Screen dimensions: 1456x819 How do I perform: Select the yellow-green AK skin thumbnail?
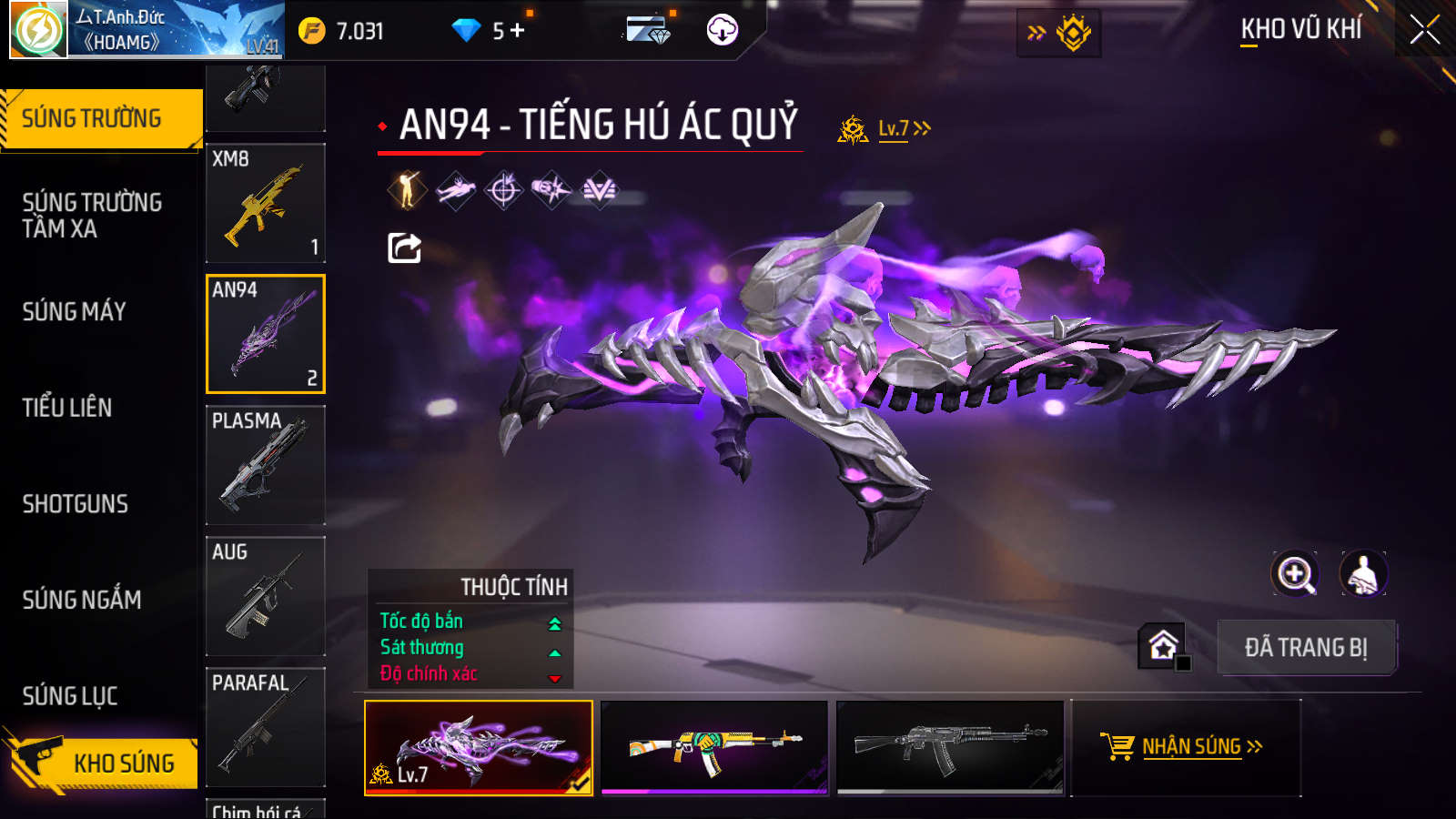[x=714, y=747]
